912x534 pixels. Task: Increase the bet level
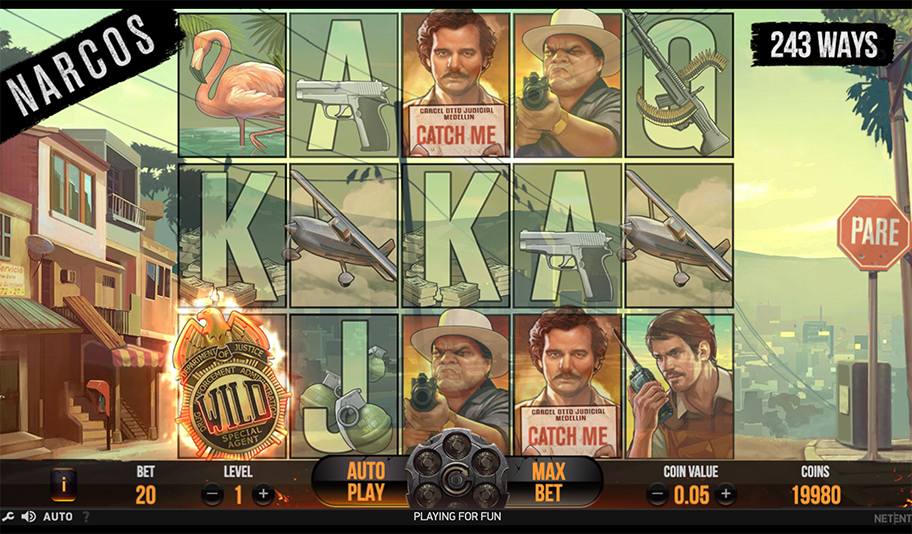[263, 493]
